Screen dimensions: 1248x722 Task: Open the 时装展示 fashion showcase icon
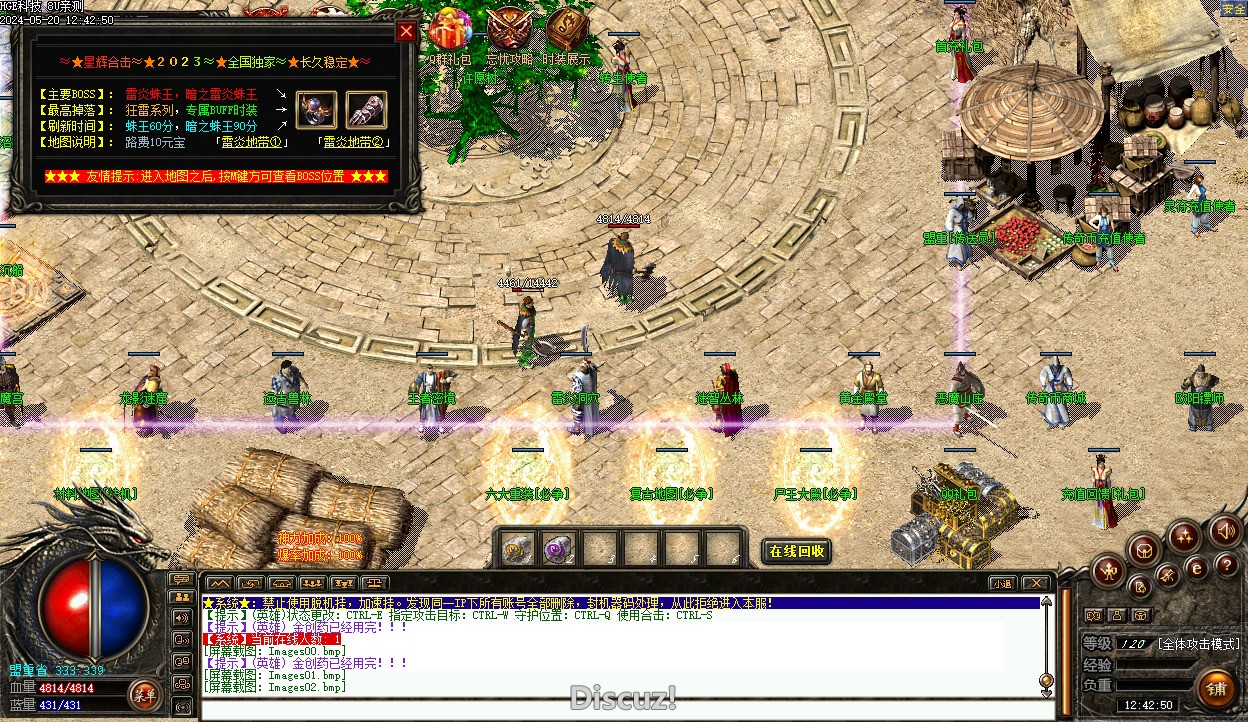point(567,30)
